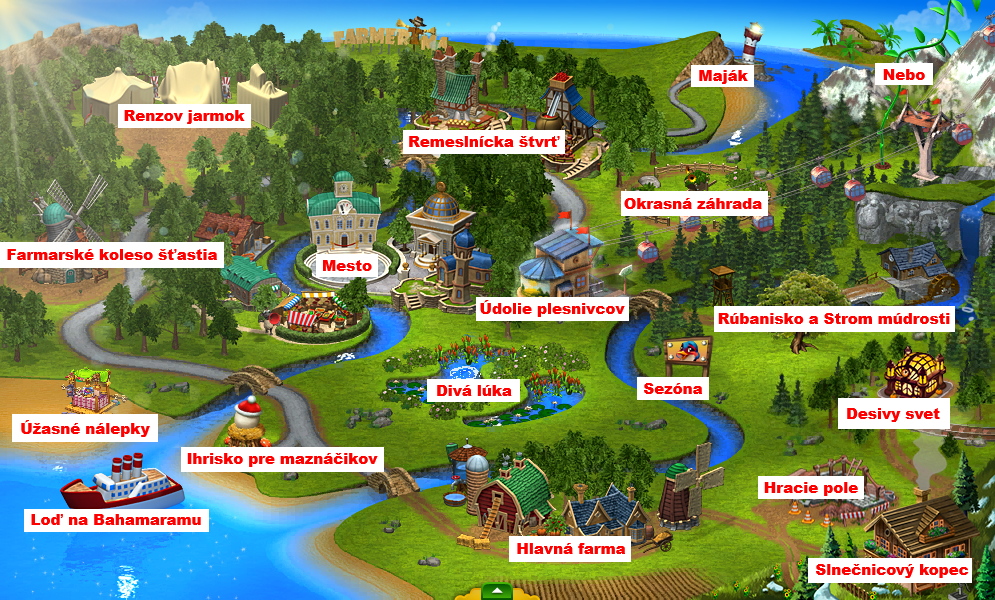
Task: Open the Okrasná záhrada label
Action: [x=693, y=204]
